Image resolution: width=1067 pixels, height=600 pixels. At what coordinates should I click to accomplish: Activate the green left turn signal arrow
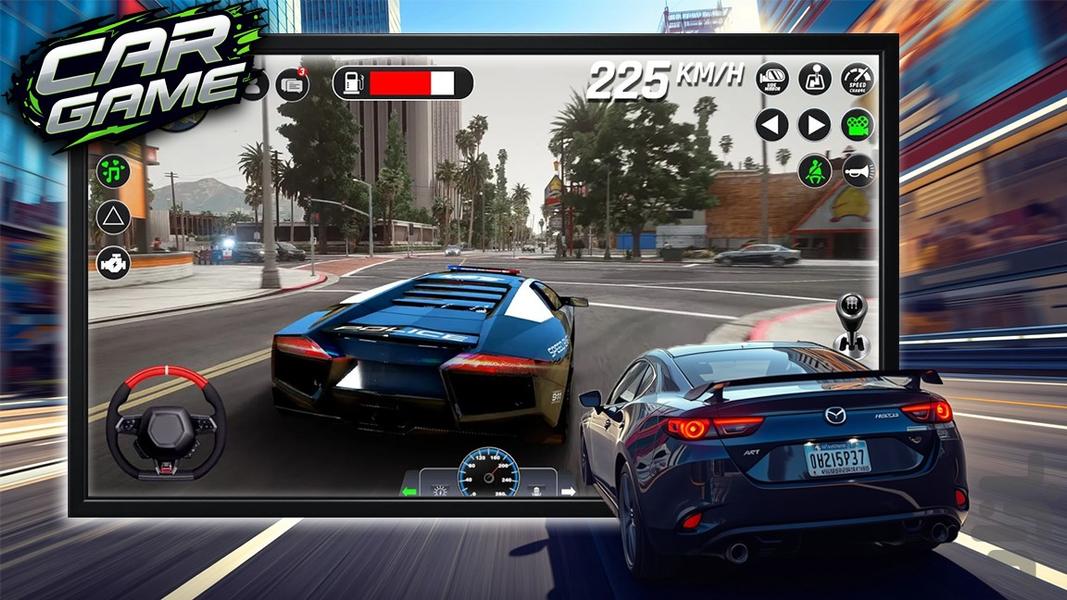tap(408, 491)
